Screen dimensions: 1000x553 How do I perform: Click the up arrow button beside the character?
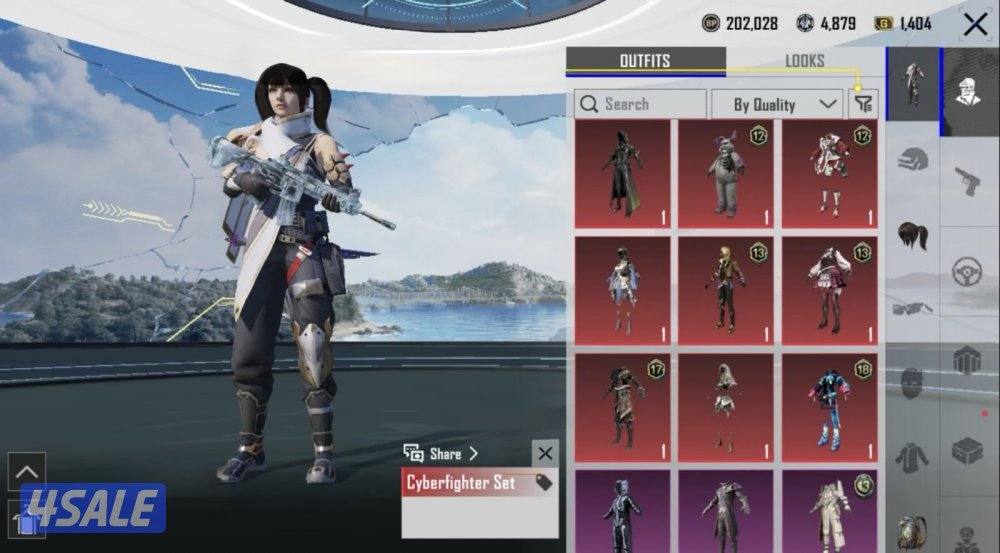27,472
